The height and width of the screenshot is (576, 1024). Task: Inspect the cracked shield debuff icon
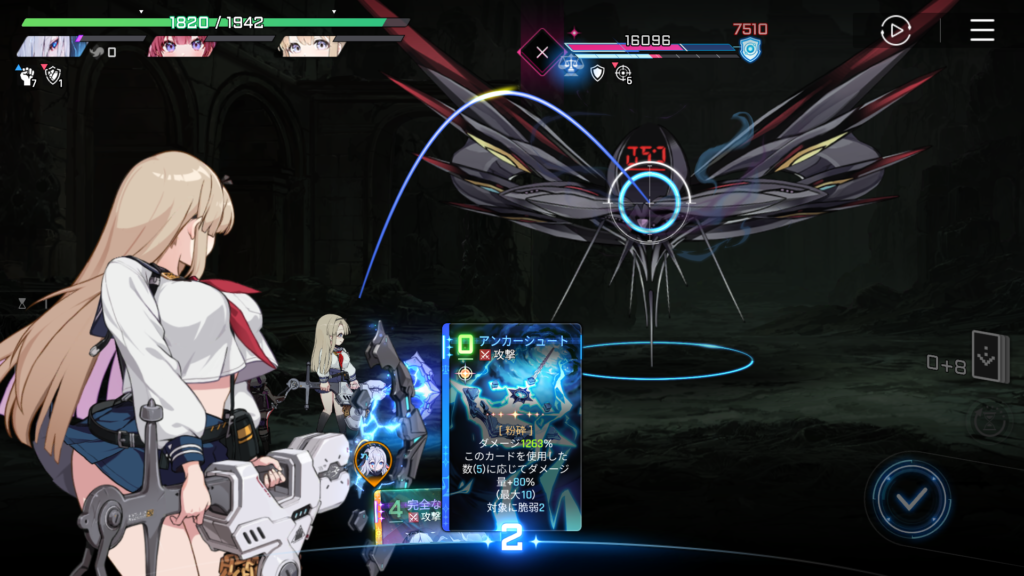[53, 76]
